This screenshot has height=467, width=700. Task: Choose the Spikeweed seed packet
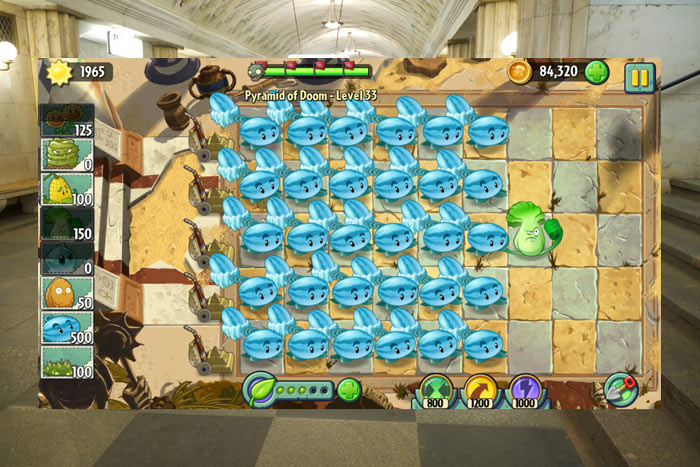pos(67,362)
